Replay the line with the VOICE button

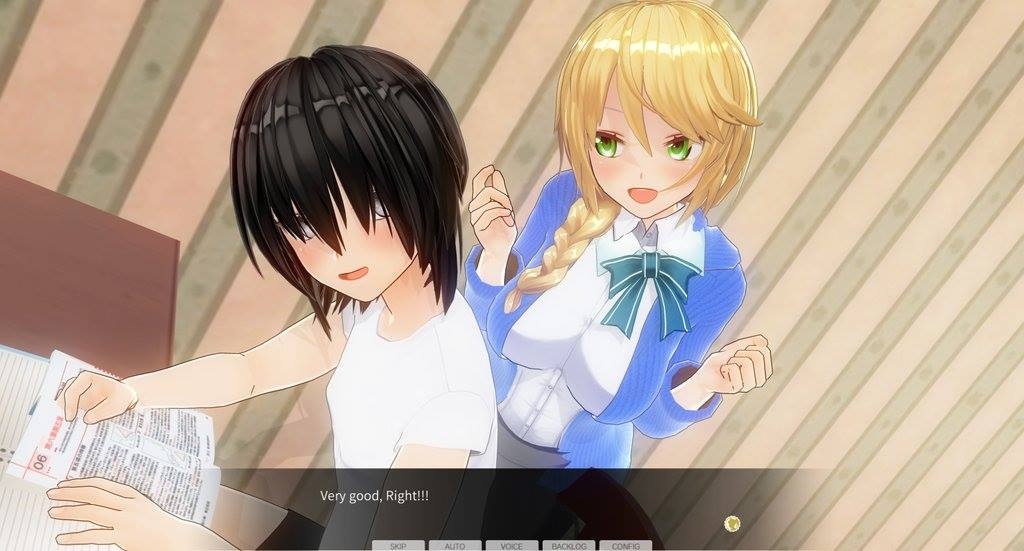coord(511,546)
